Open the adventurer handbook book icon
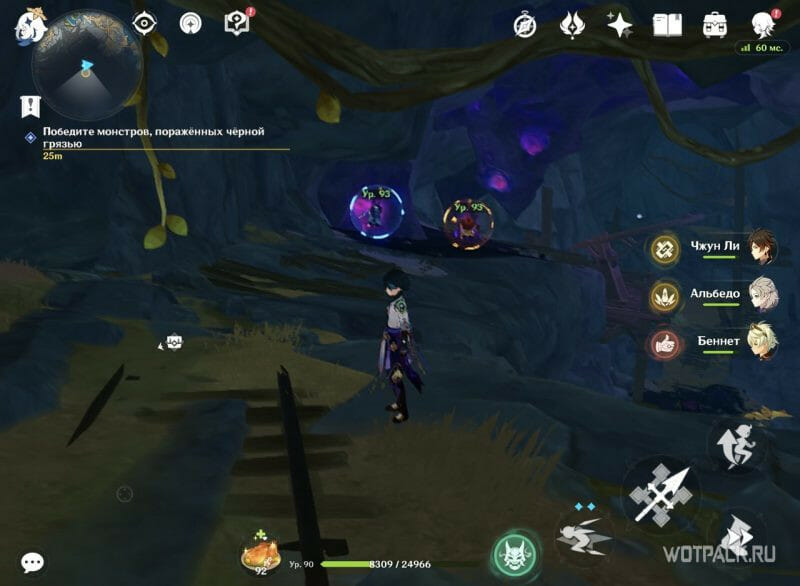Image resolution: width=800 pixels, height=586 pixels. 667,23
